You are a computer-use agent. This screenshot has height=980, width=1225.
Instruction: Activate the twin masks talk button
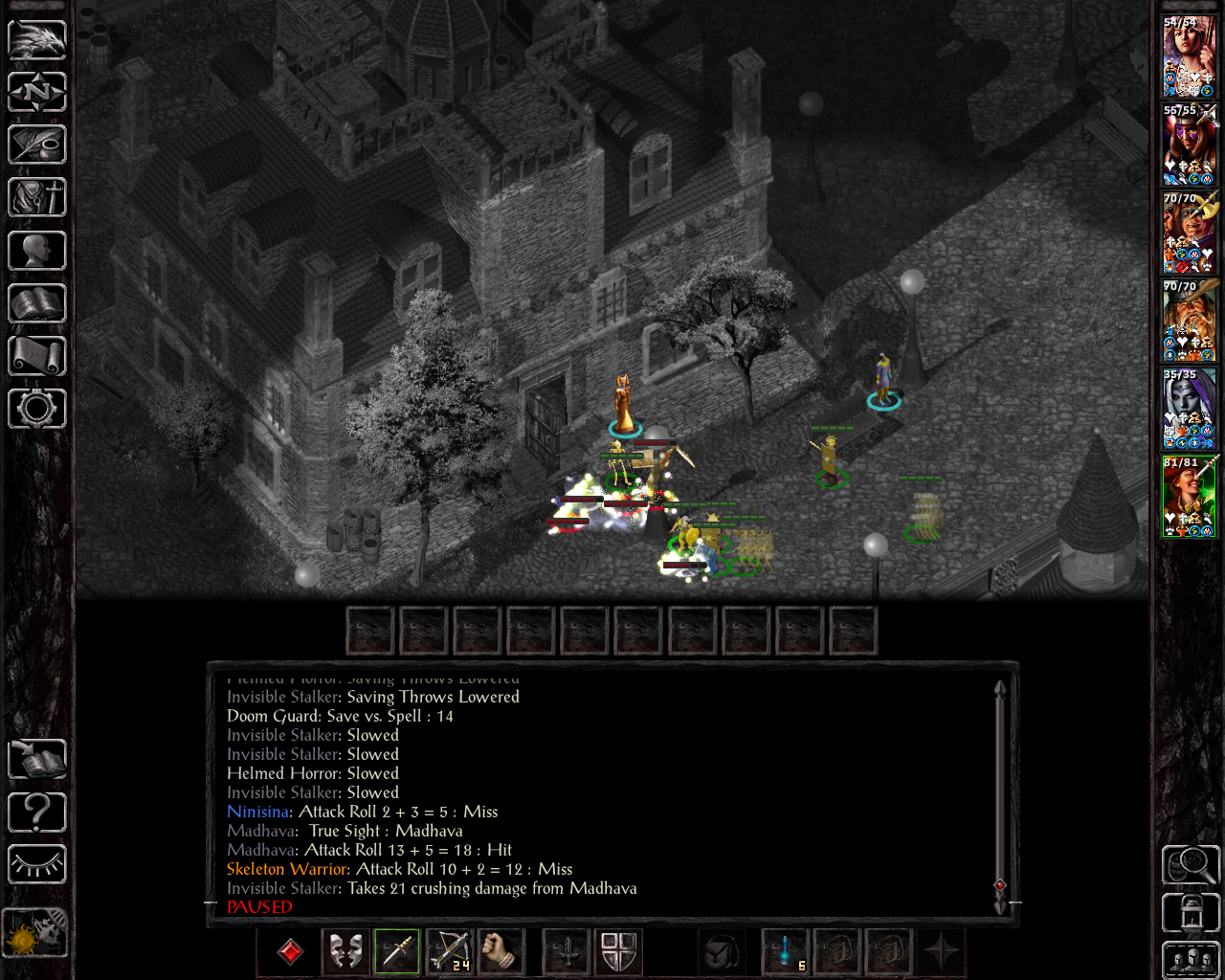[x=345, y=951]
